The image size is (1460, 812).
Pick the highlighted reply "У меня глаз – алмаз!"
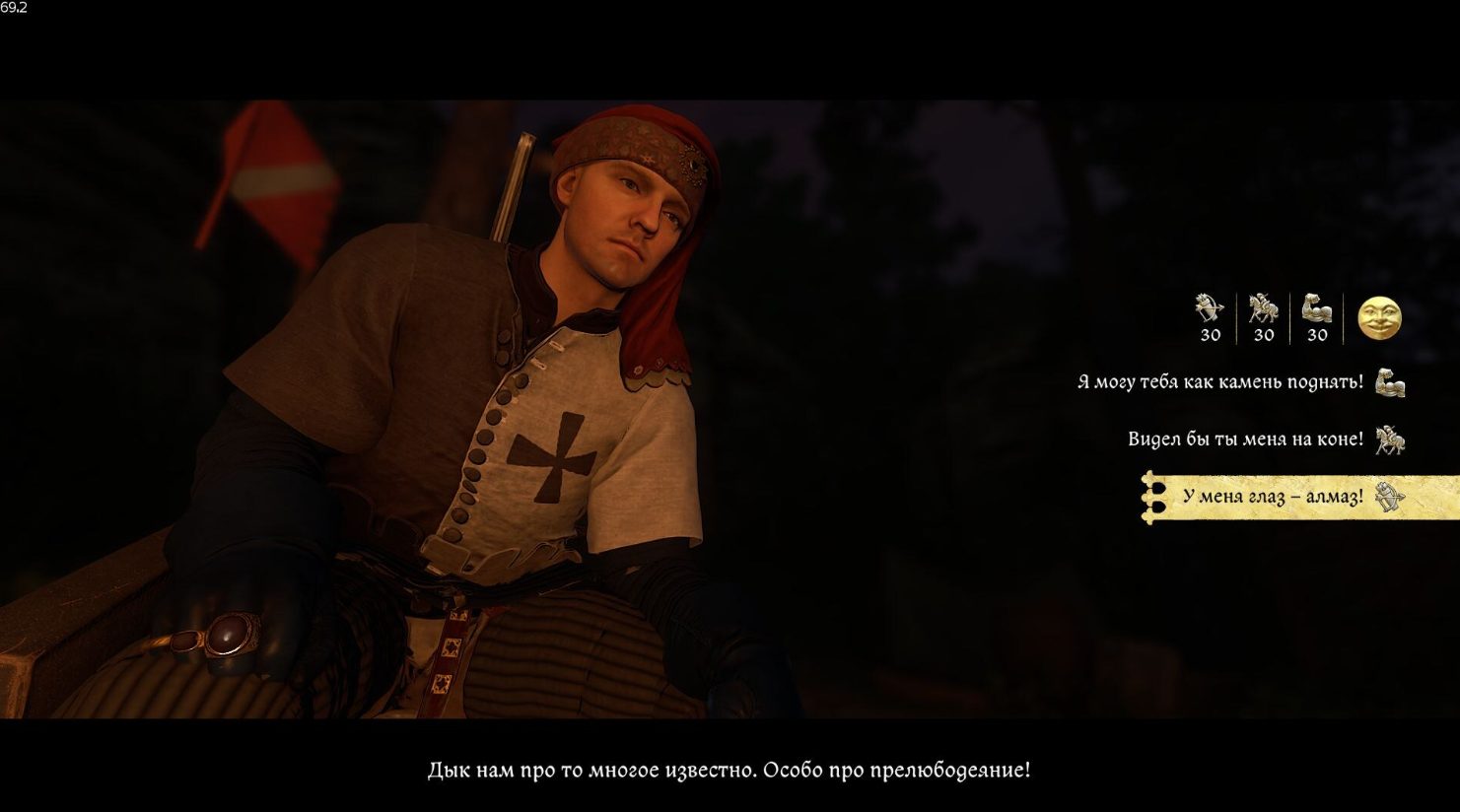click(1272, 498)
